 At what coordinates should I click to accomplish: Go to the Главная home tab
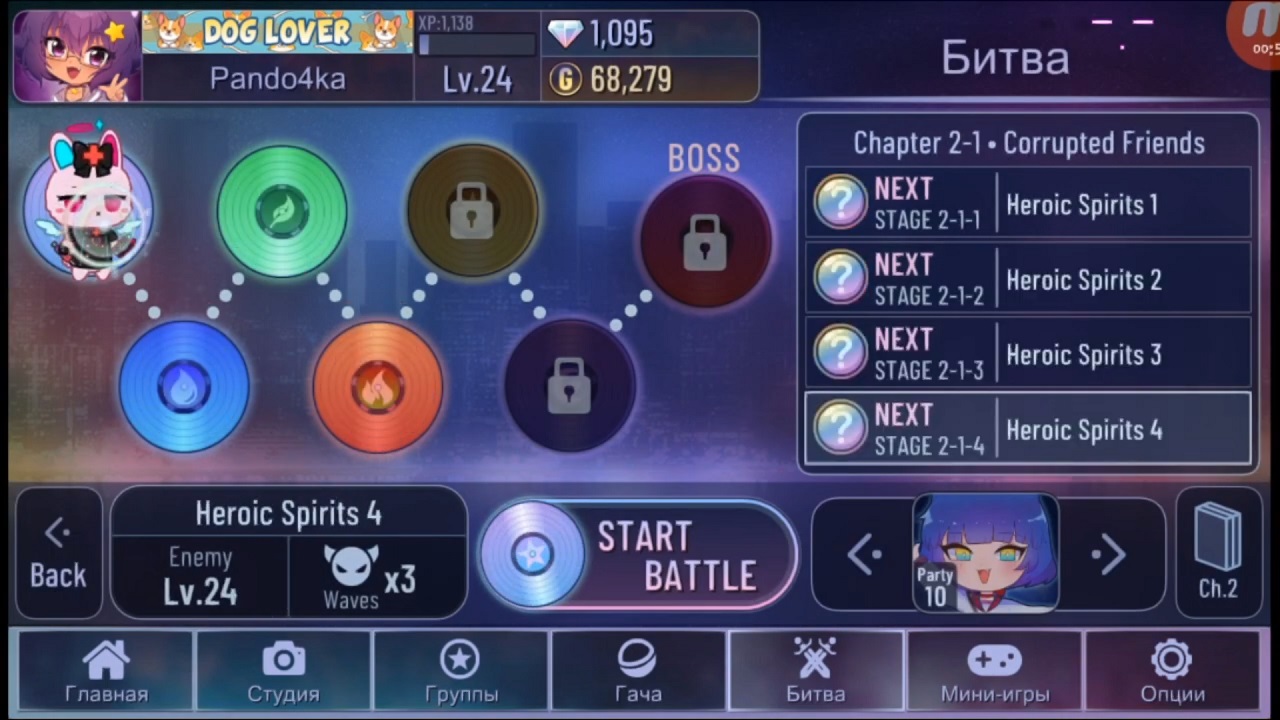pyautogui.click(x=106, y=672)
